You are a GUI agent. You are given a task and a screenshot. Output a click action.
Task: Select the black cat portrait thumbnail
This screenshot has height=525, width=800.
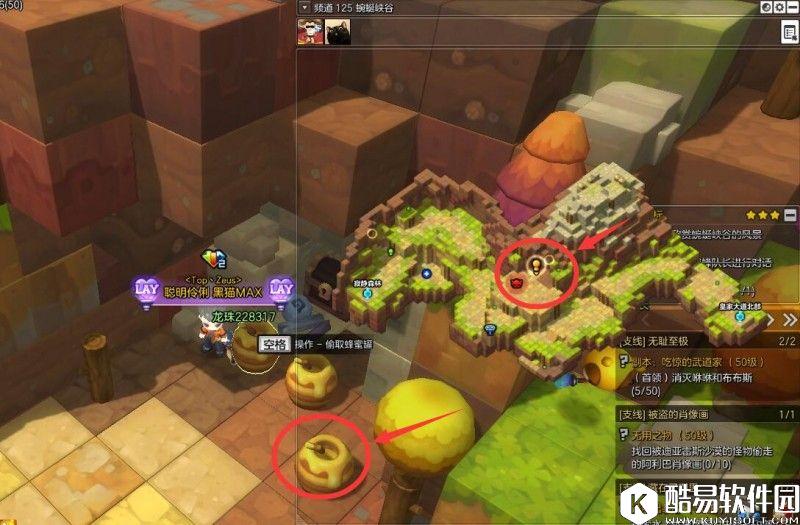337,32
